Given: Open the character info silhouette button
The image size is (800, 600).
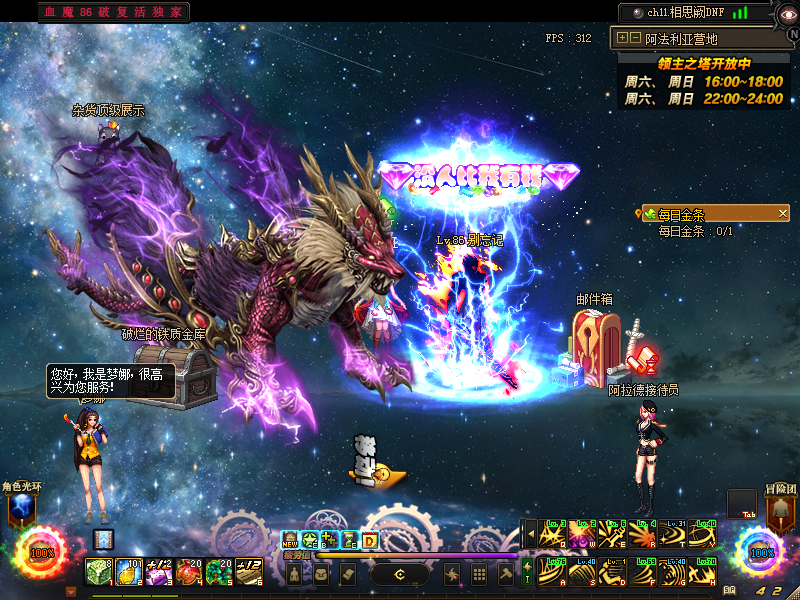Looking at the screenshot, I should click(295, 574).
